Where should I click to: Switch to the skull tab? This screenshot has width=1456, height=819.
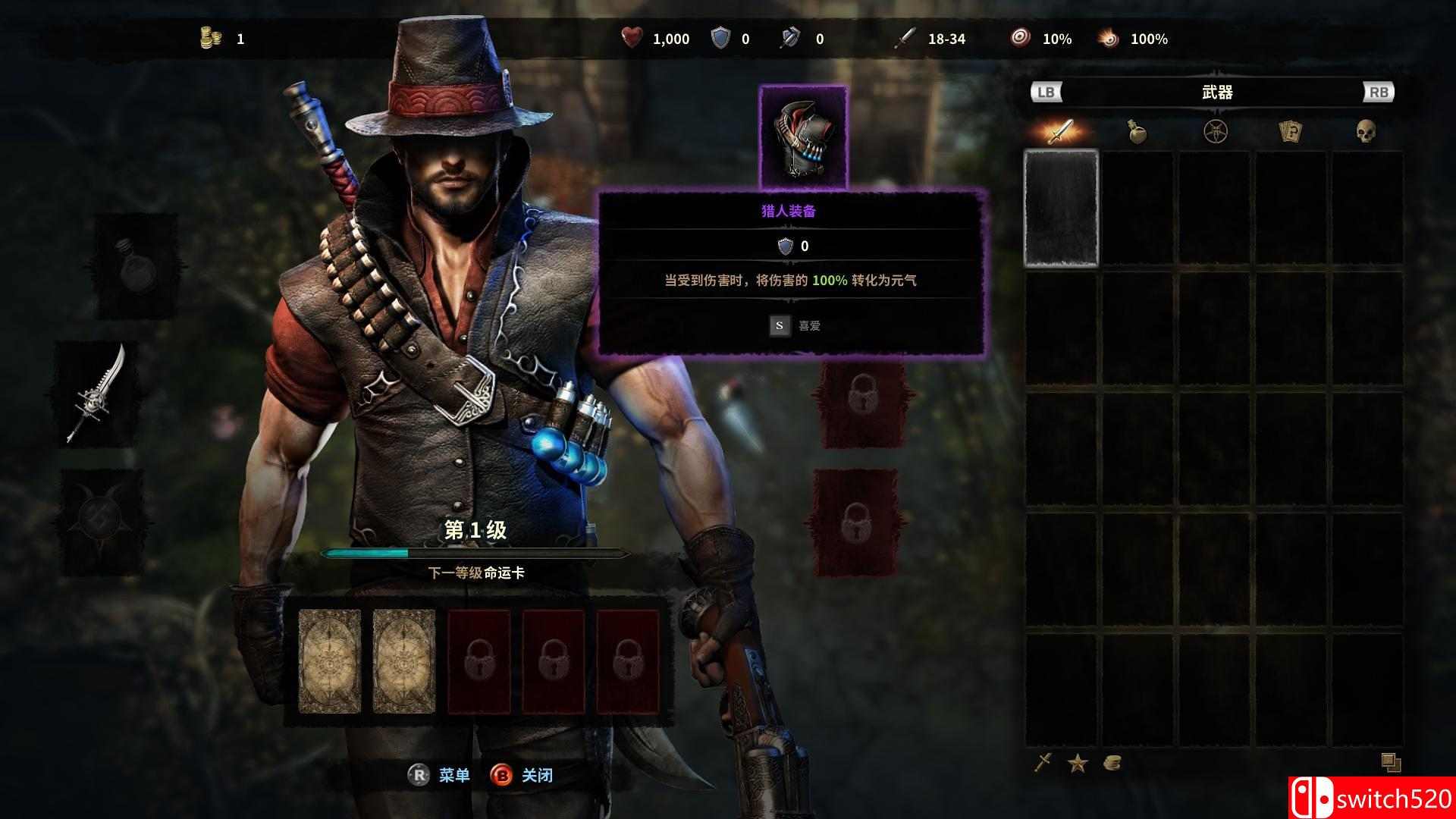point(1366,132)
